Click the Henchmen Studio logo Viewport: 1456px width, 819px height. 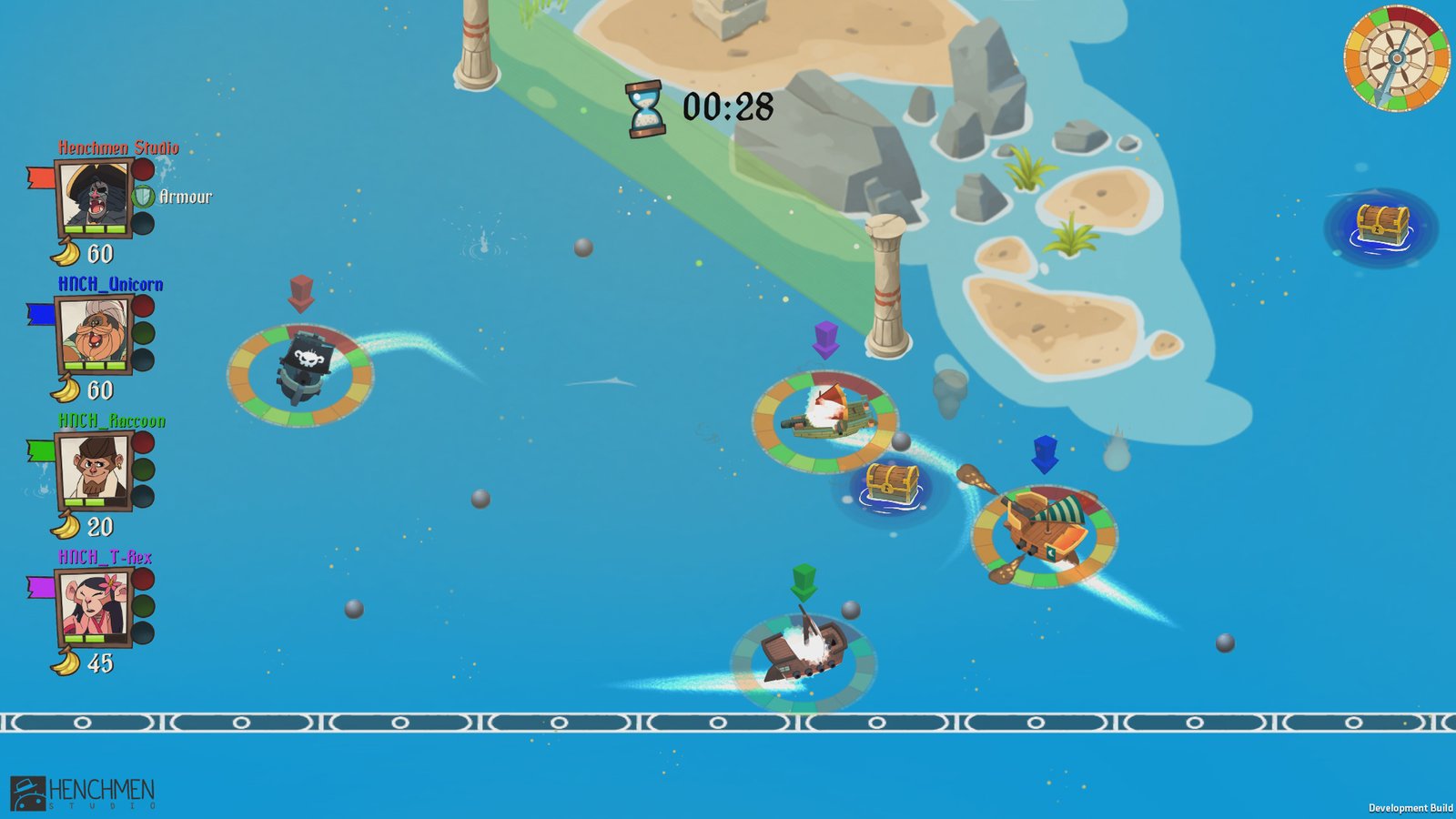(82, 793)
